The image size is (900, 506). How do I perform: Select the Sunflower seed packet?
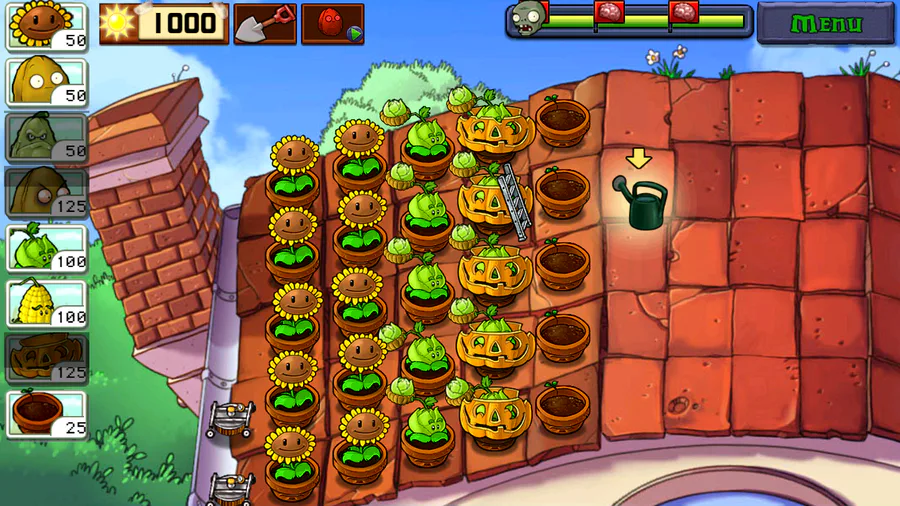tap(47, 26)
